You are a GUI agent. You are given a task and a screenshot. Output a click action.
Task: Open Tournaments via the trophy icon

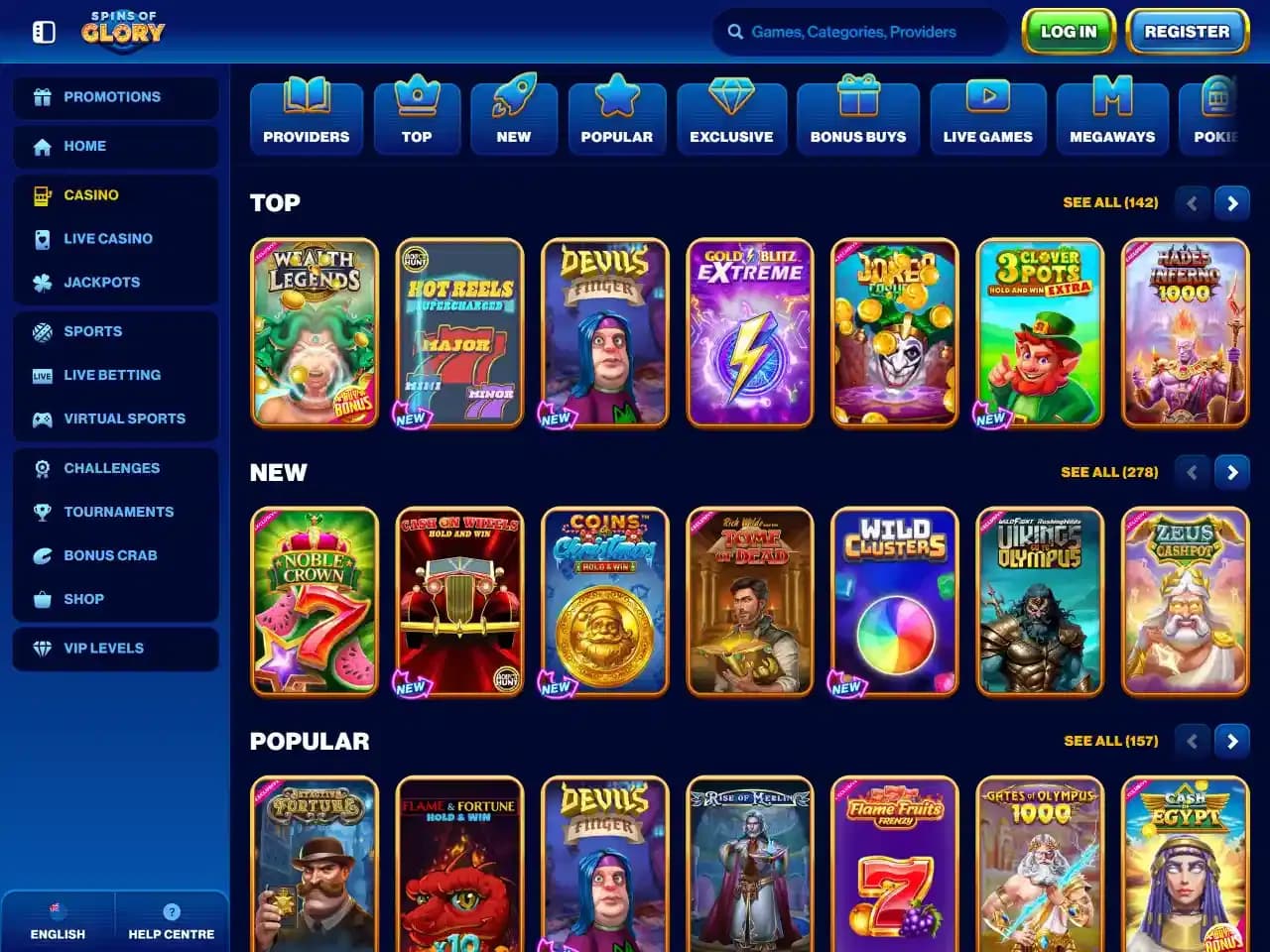click(x=42, y=512)
